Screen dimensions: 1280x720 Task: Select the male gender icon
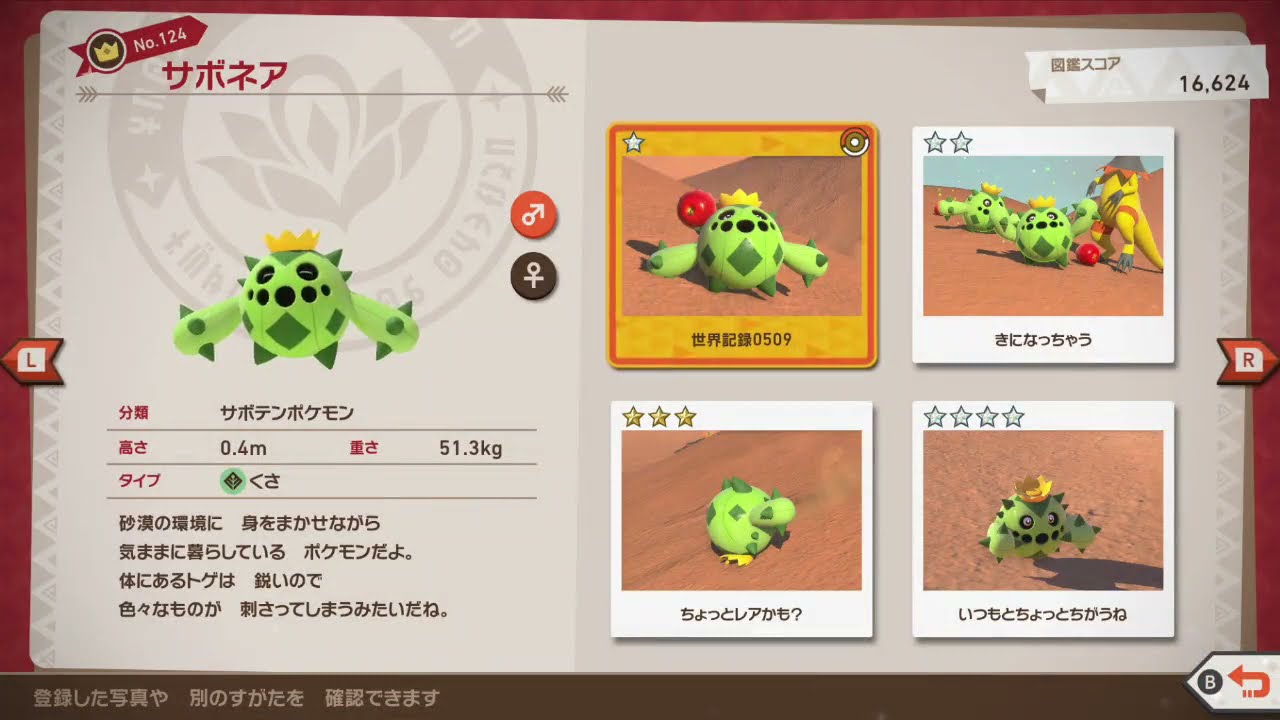[535, 214]
